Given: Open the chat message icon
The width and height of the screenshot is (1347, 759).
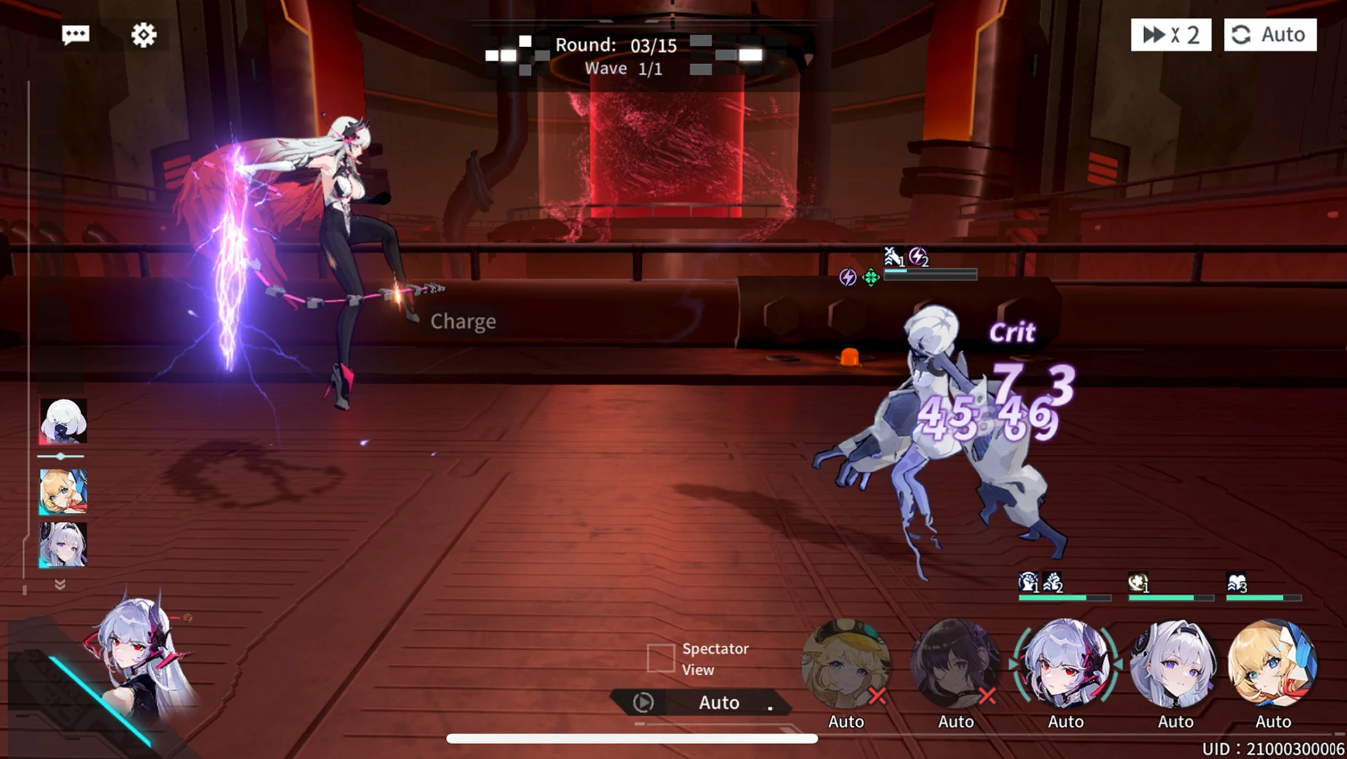Looking at the screenshot, I should pos(74,34).
